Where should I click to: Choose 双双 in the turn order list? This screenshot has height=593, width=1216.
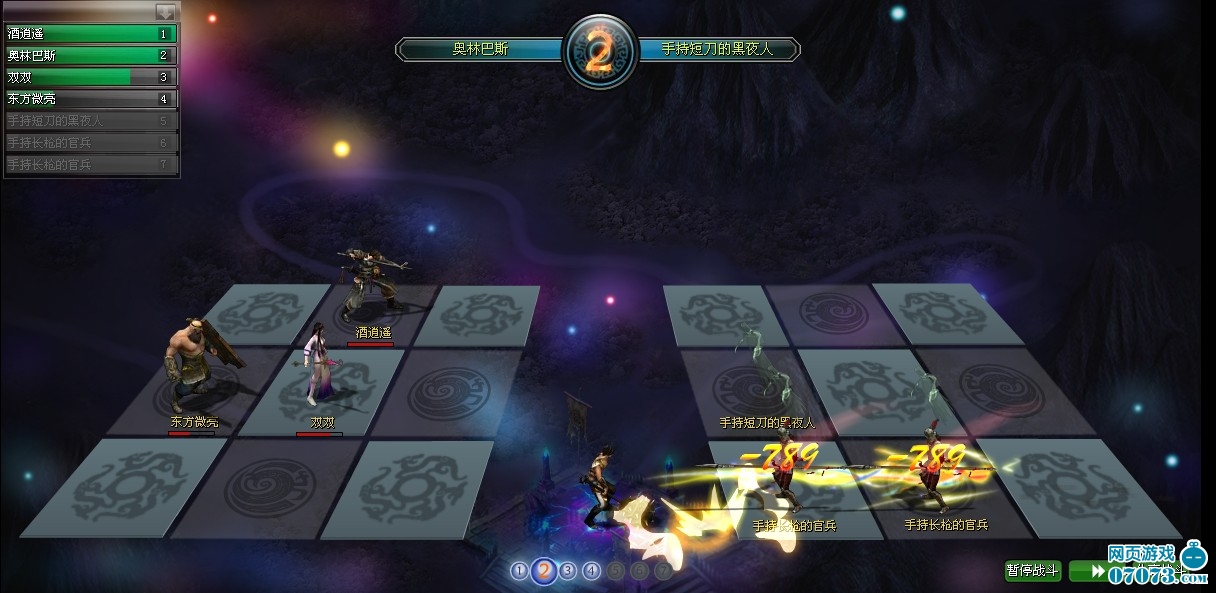click(x=91, y=77)
